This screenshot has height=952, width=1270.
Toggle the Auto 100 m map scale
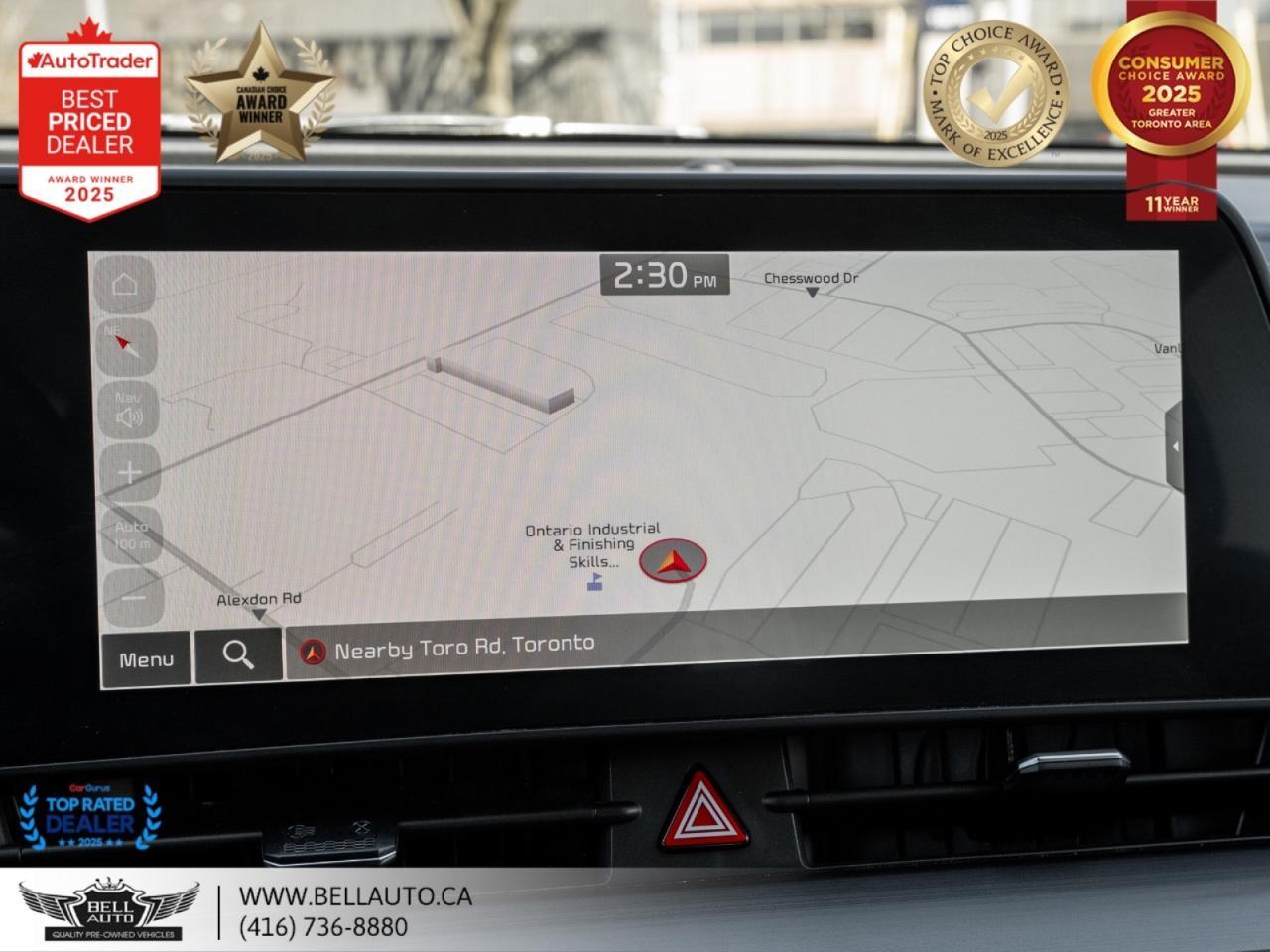(x=131, y=535)
